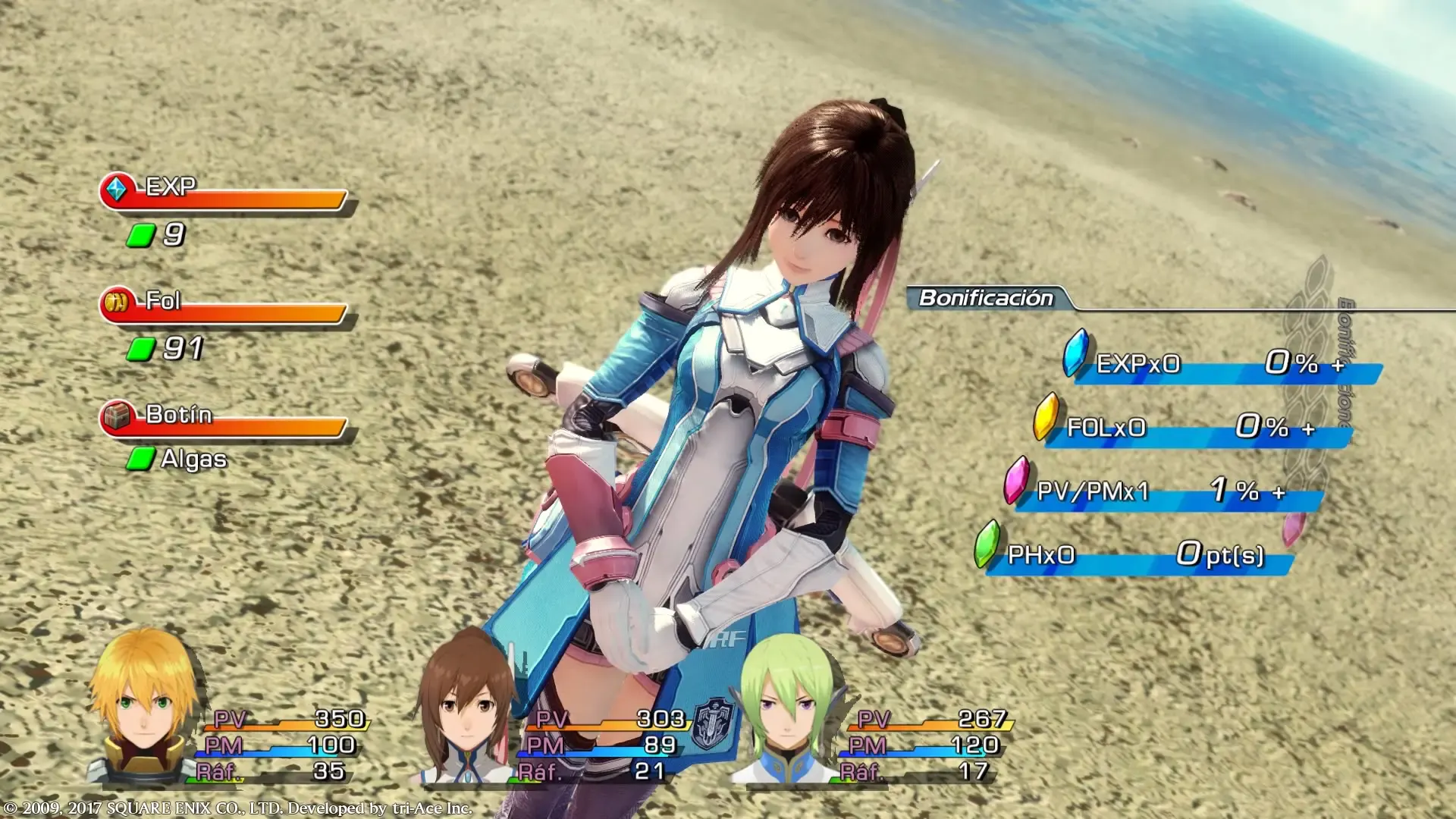Viewport: 1456px width, 819px height.
Task: Click the blue EXP bonus gem
Action: 1075,353
